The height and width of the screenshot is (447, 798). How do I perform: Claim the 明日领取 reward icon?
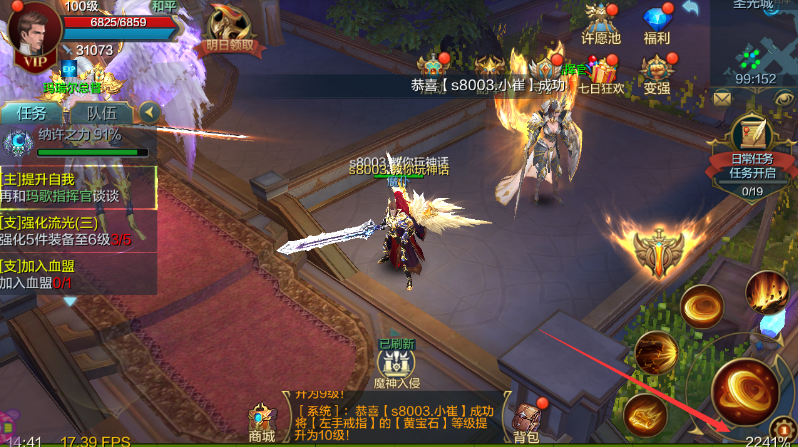point(230,30)
